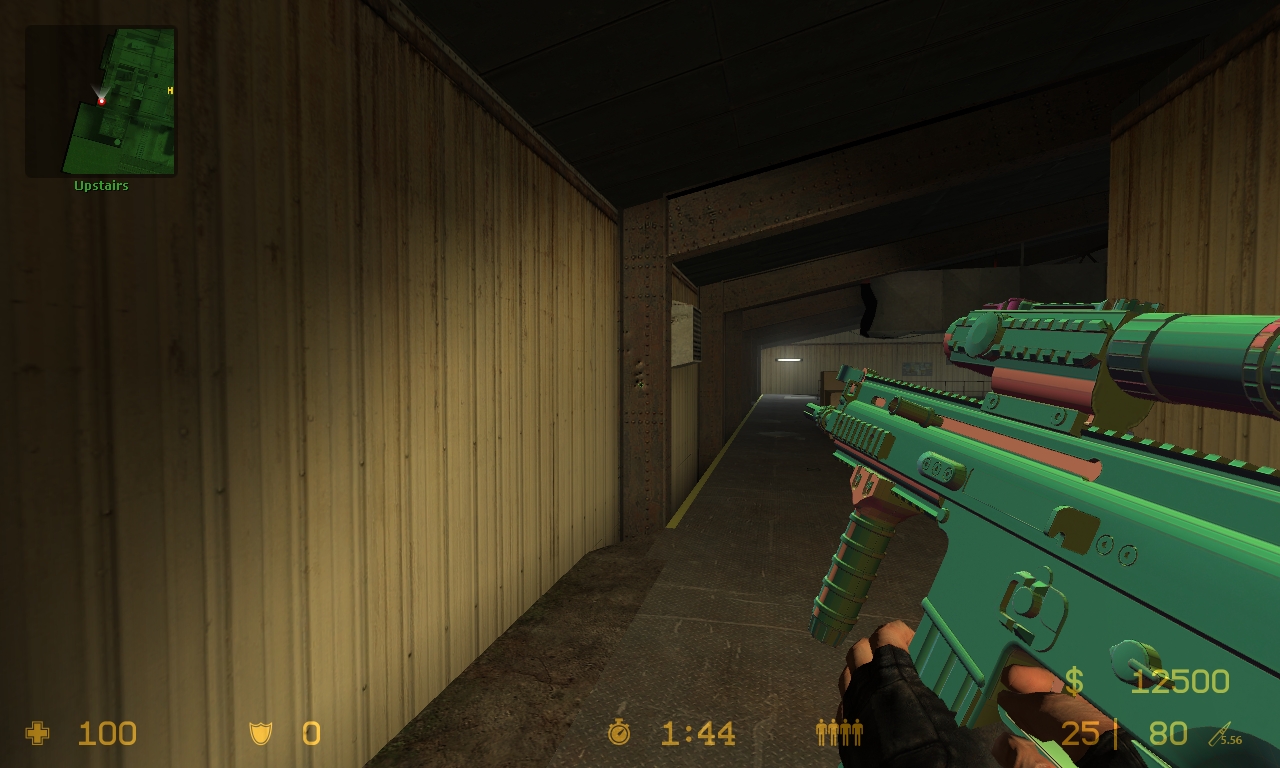Select the timer reading 1:44
Screen dimensions: 1280x768
[x=697, y=733]
